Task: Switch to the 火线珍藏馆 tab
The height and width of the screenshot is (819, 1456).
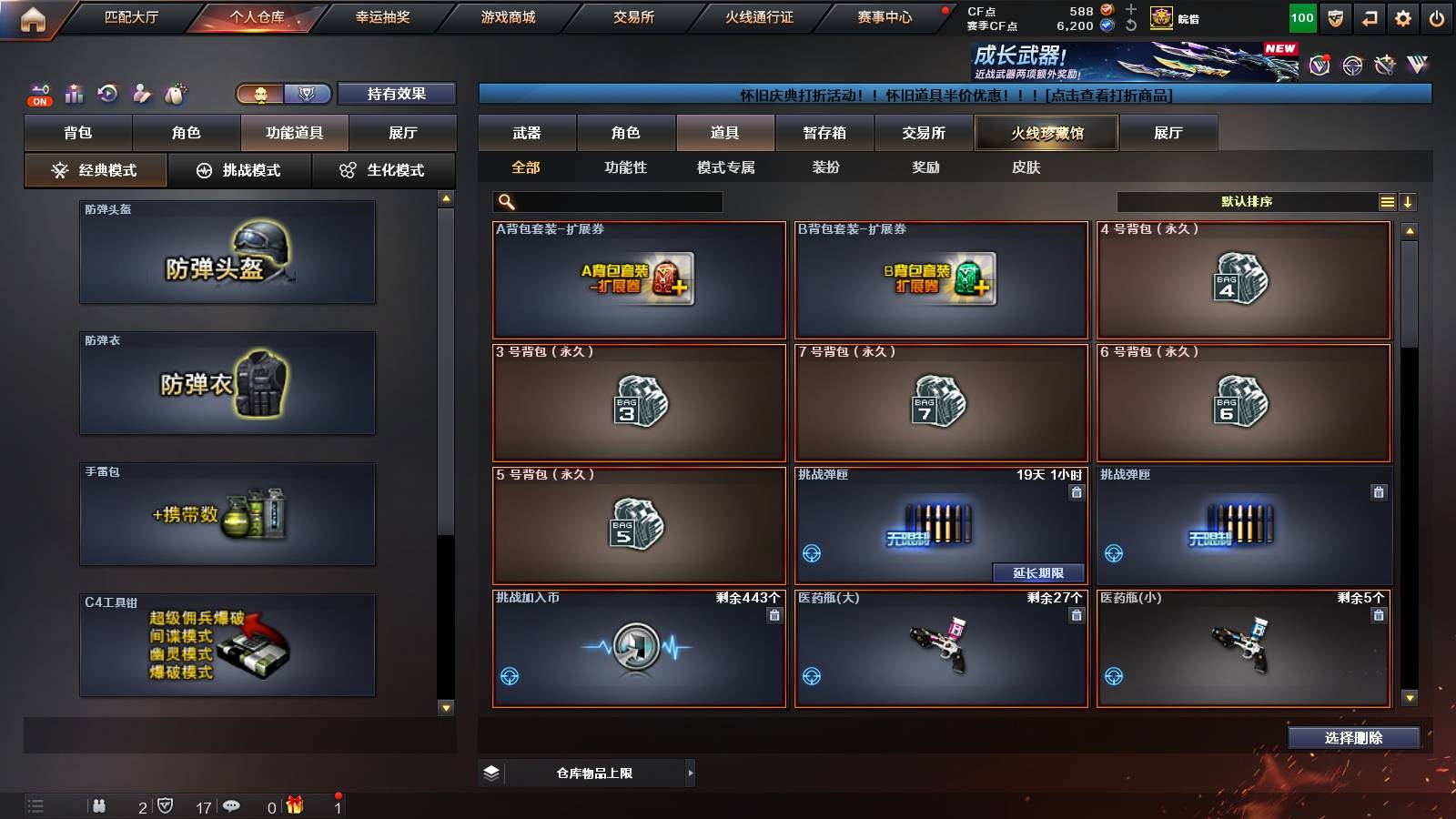Action: tap(1045, 133)
